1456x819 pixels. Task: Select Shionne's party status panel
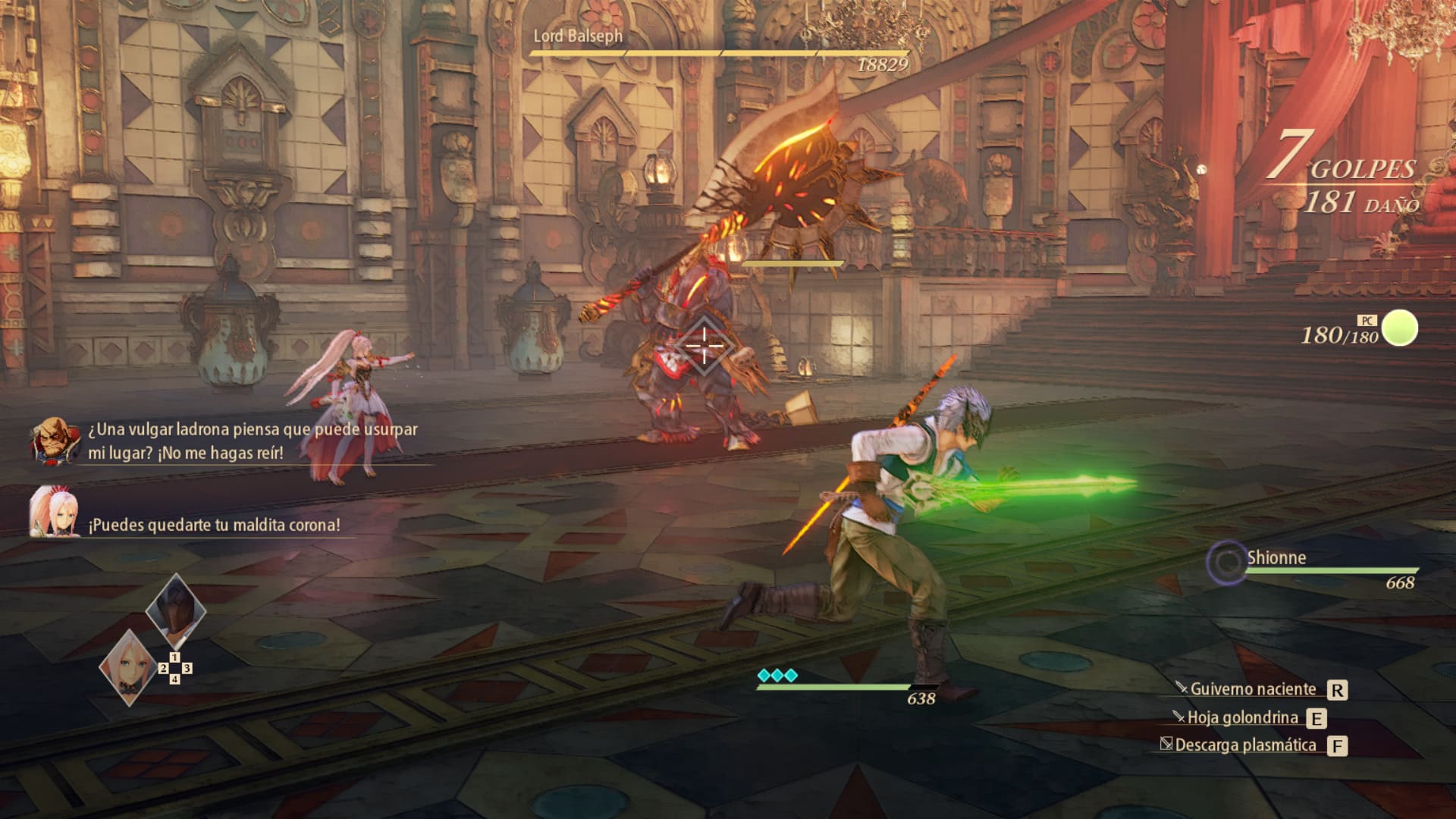[x=1313, y=569]
